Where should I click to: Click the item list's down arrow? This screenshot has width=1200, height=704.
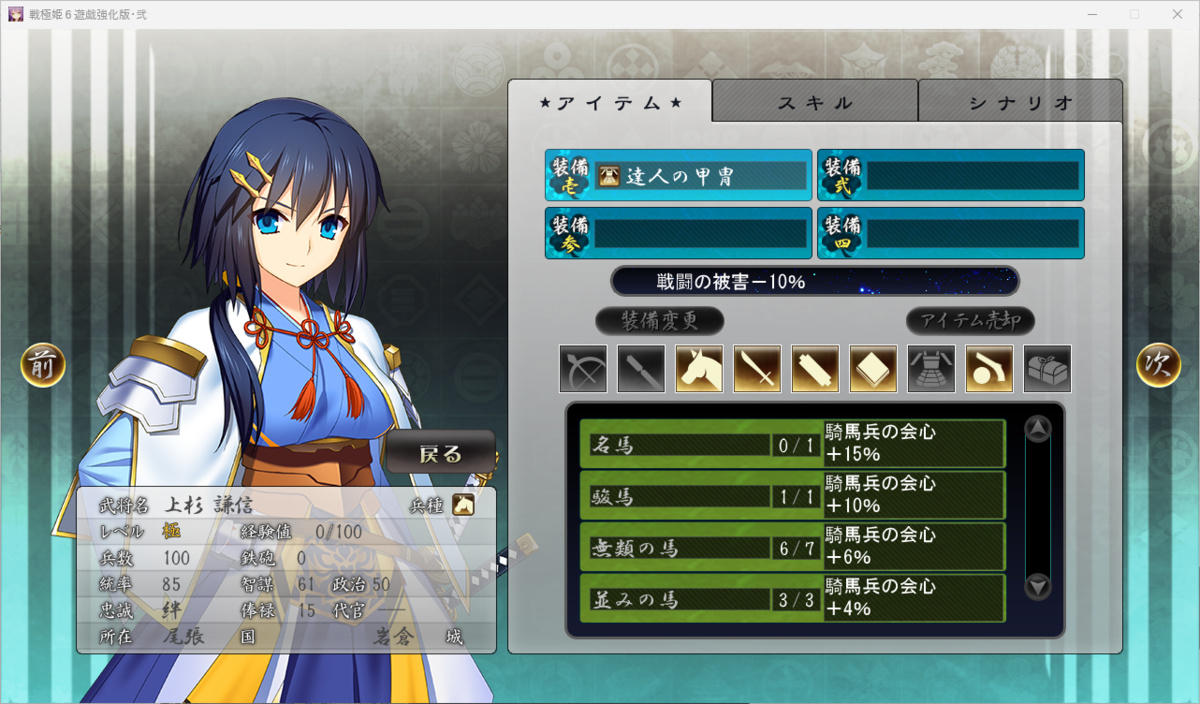tap(1038, 587)
